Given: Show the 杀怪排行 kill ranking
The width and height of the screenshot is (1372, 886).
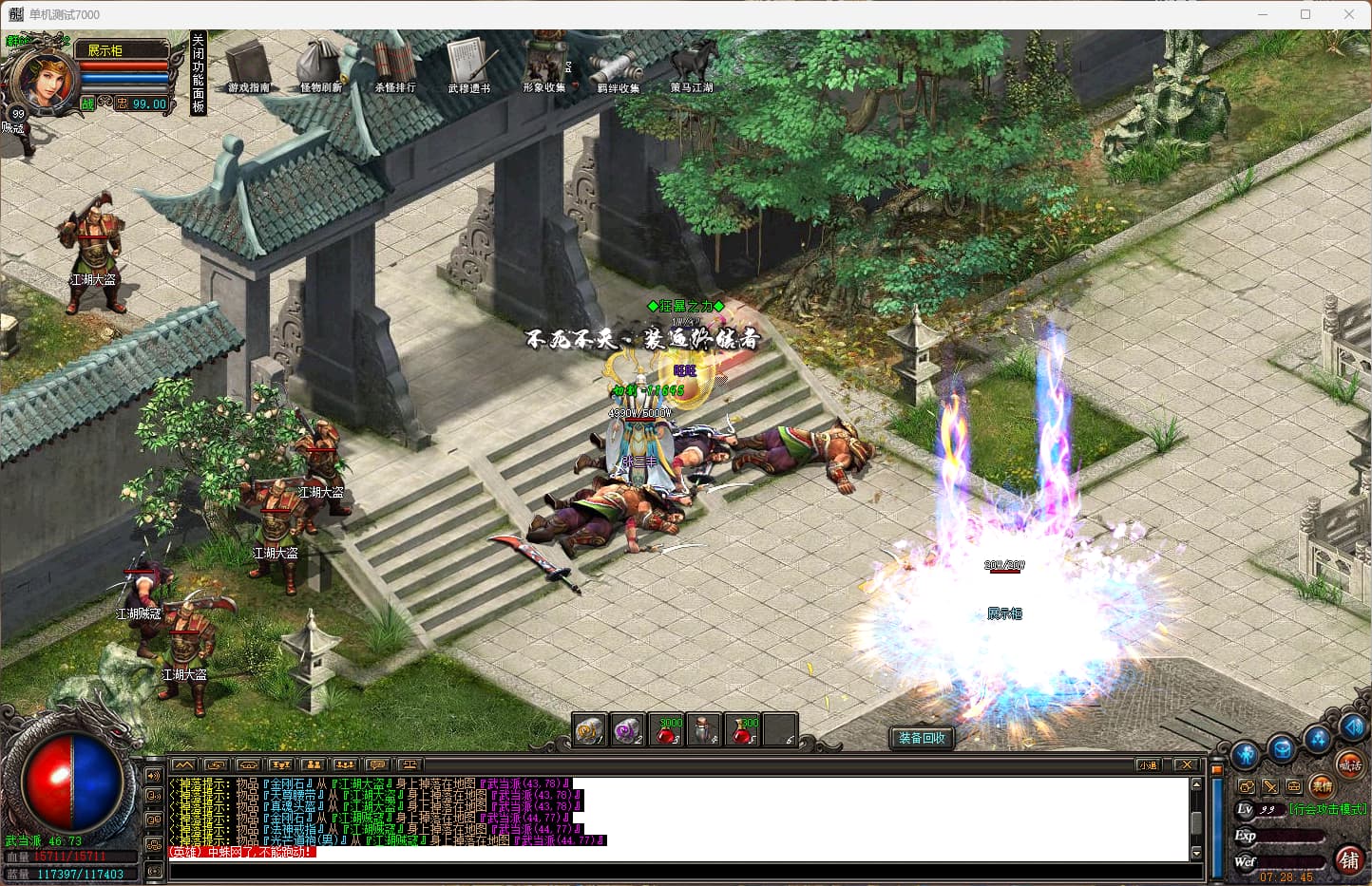Looking at the screenshot, I should click(x=394, y=66).
